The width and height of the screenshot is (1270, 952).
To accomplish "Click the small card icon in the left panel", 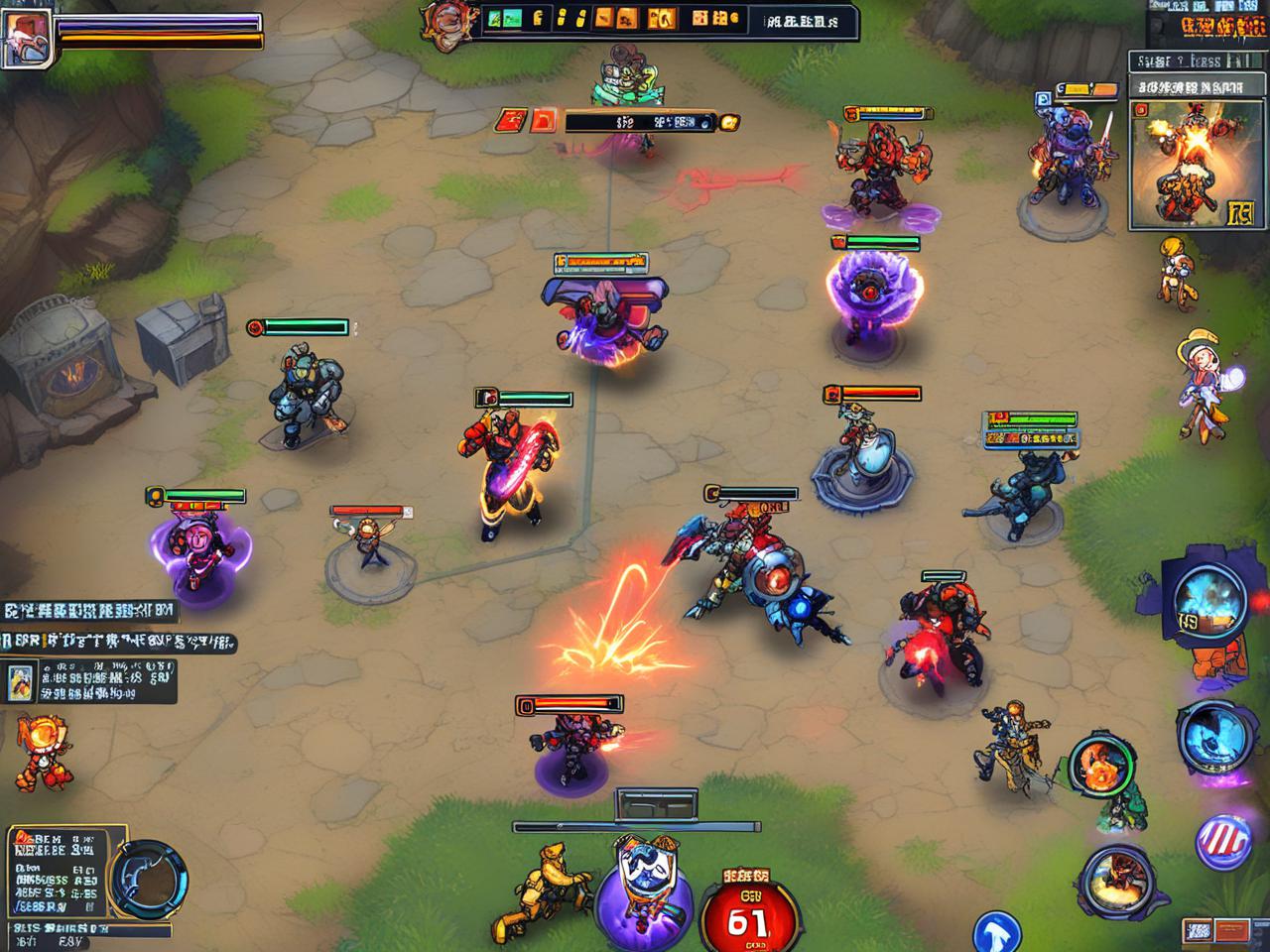I will pos(21,682).
